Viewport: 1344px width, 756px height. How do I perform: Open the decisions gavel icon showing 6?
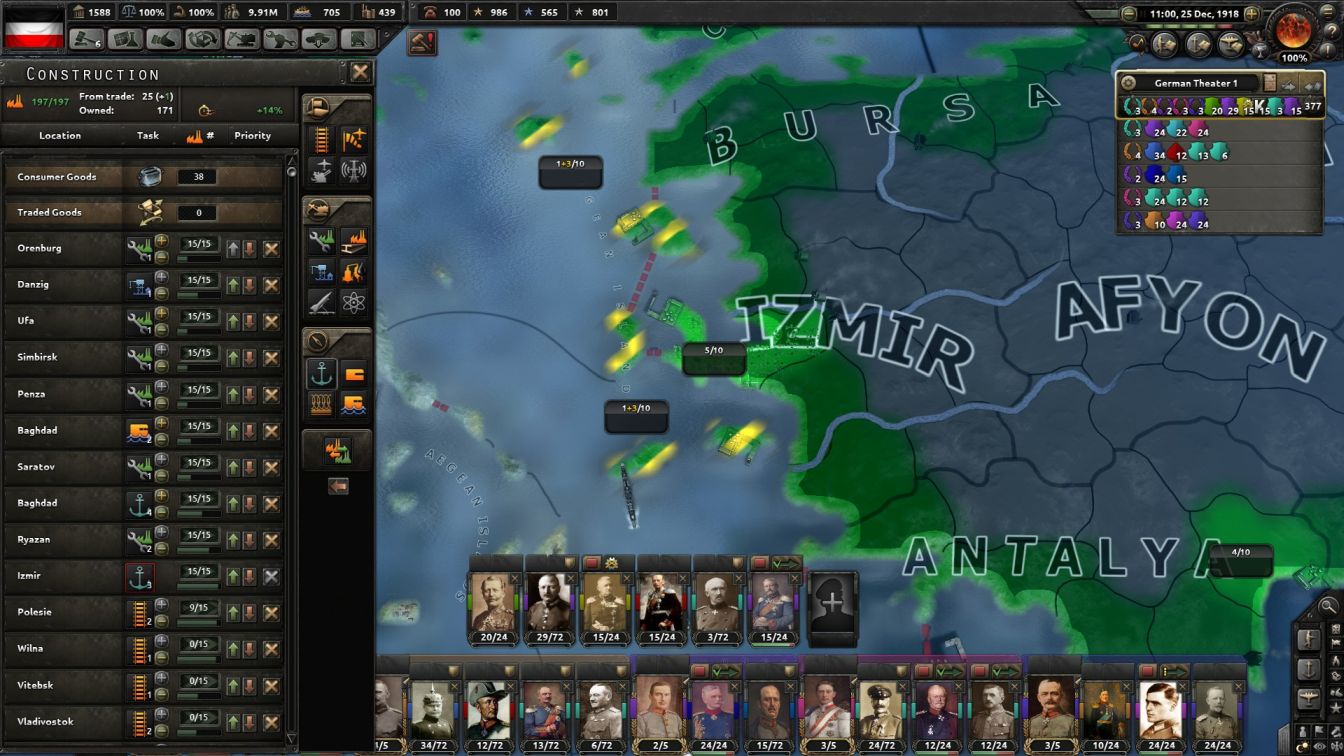click(86, 39)
